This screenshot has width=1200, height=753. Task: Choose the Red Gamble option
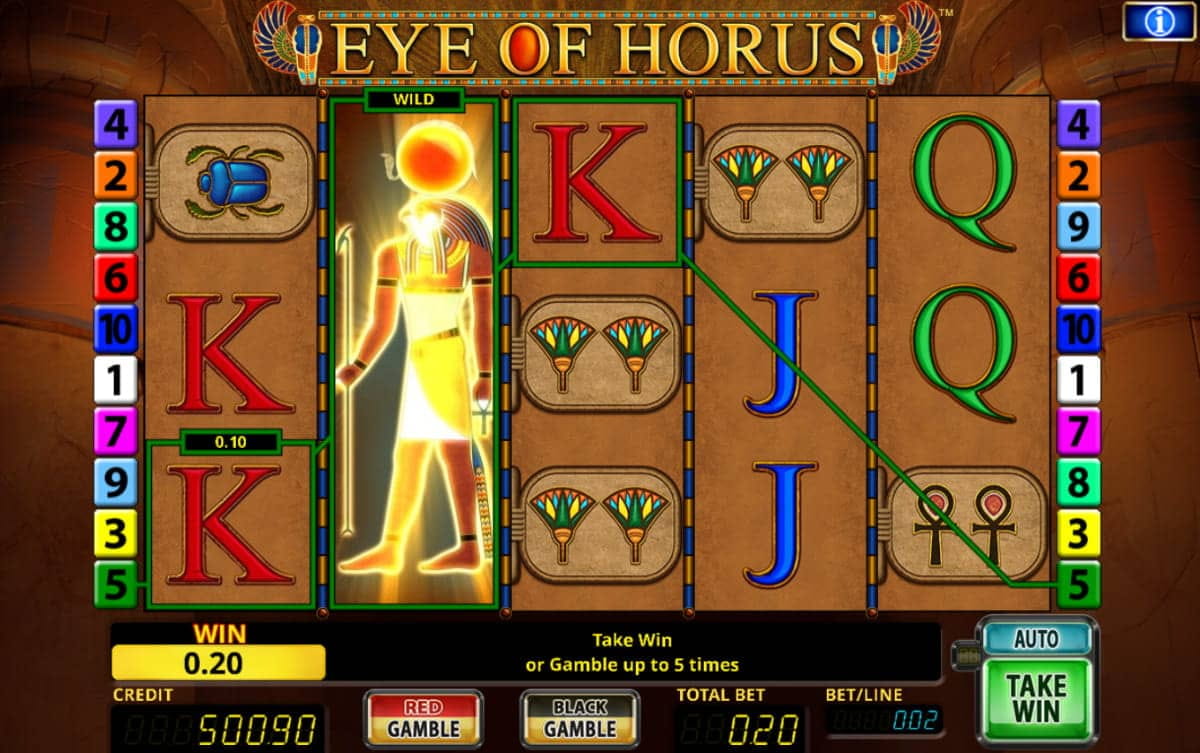coord(423,718)
